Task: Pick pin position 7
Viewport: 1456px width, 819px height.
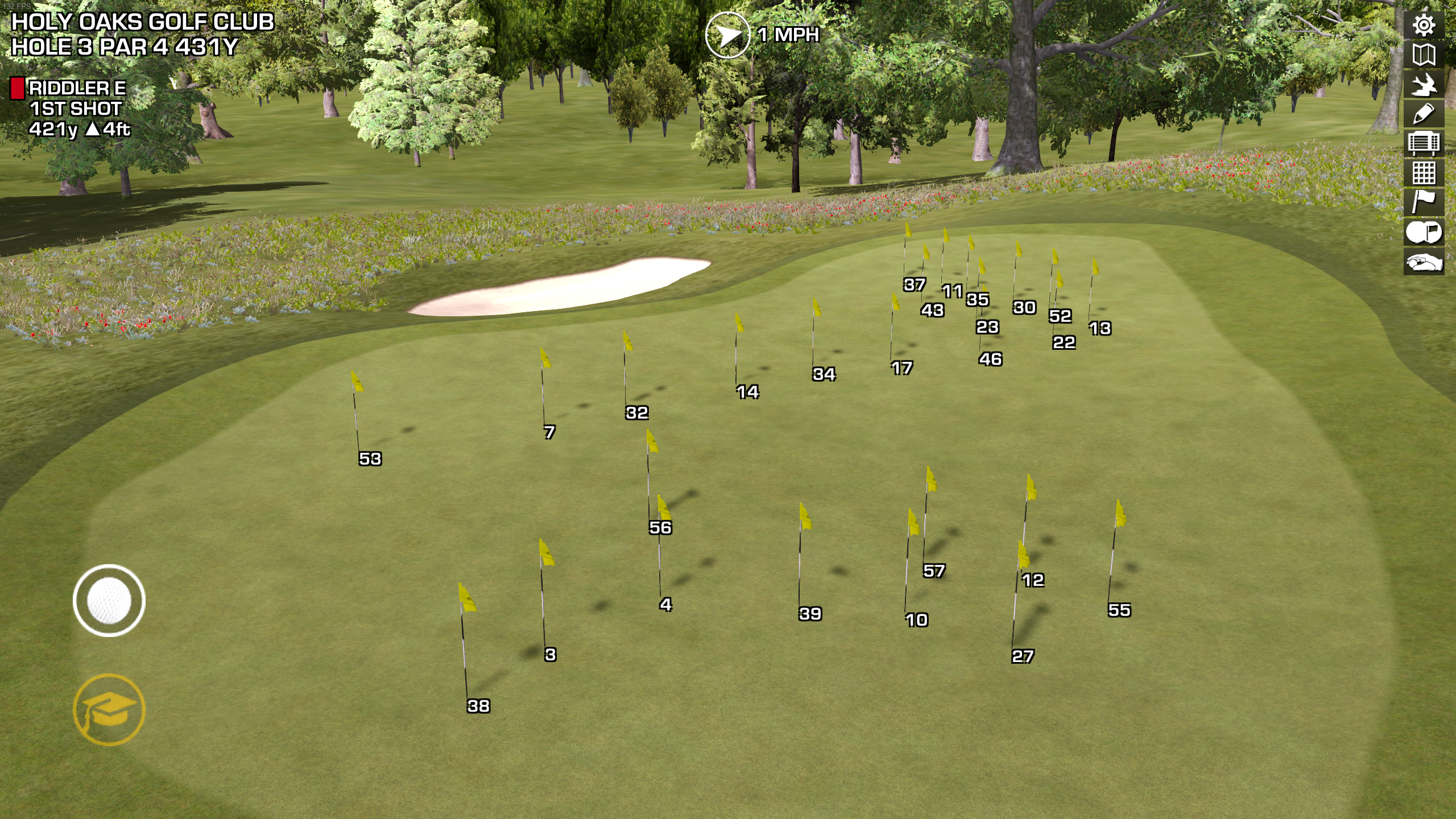Action: point(549,432)
